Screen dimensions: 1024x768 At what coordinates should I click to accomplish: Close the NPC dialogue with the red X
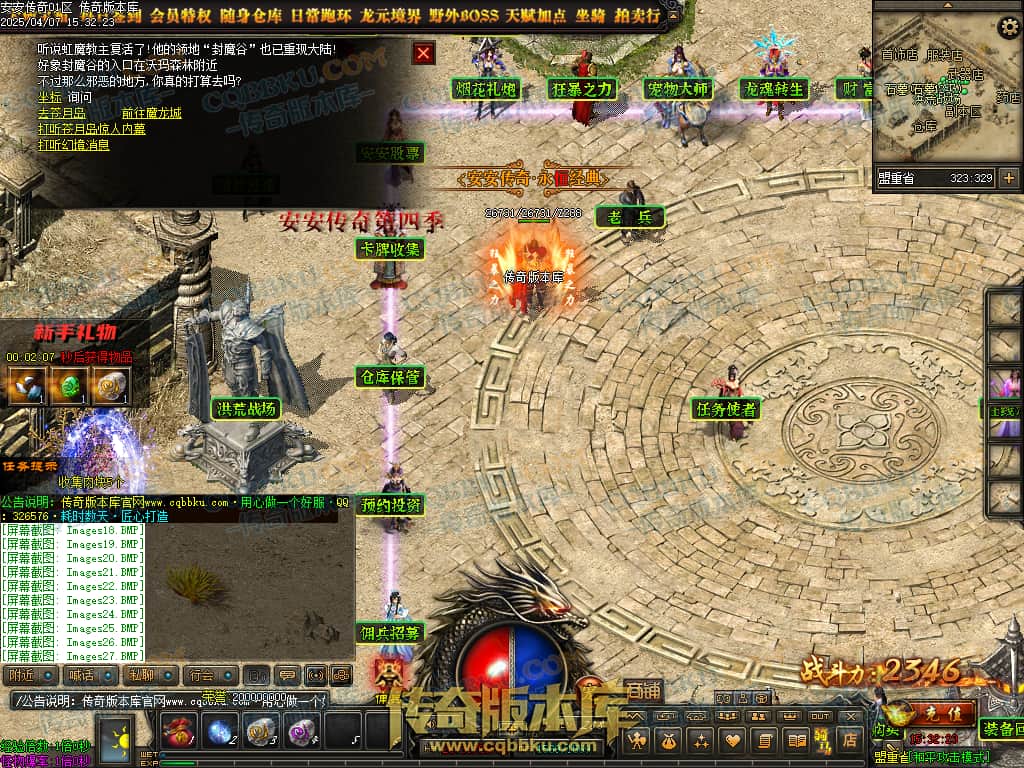point(424,53)
